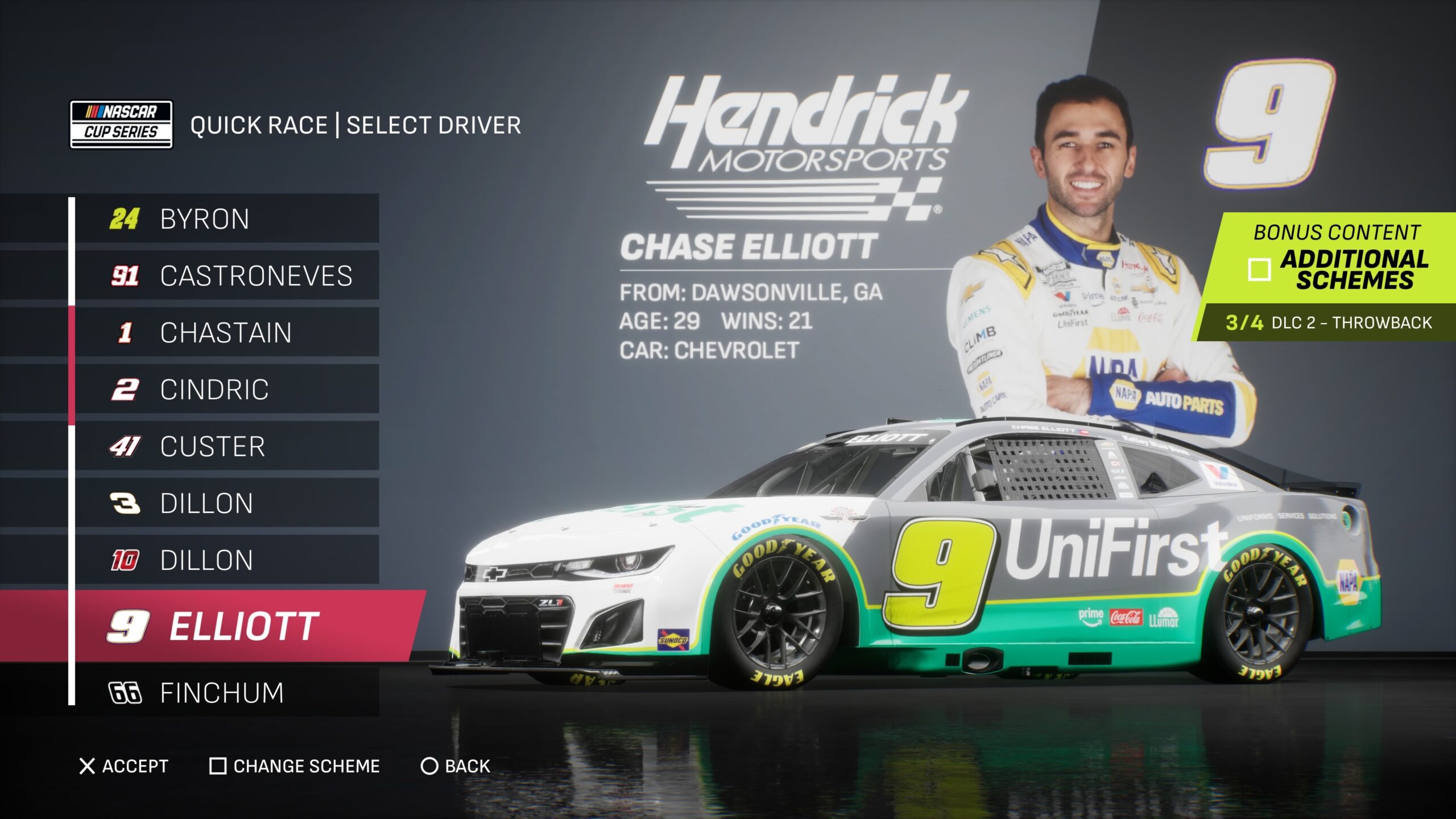Viewport: 1456px width, 819px height.
Task: Click the DLC 2 Throwback scheme label
Action: tap(1329, 322)
